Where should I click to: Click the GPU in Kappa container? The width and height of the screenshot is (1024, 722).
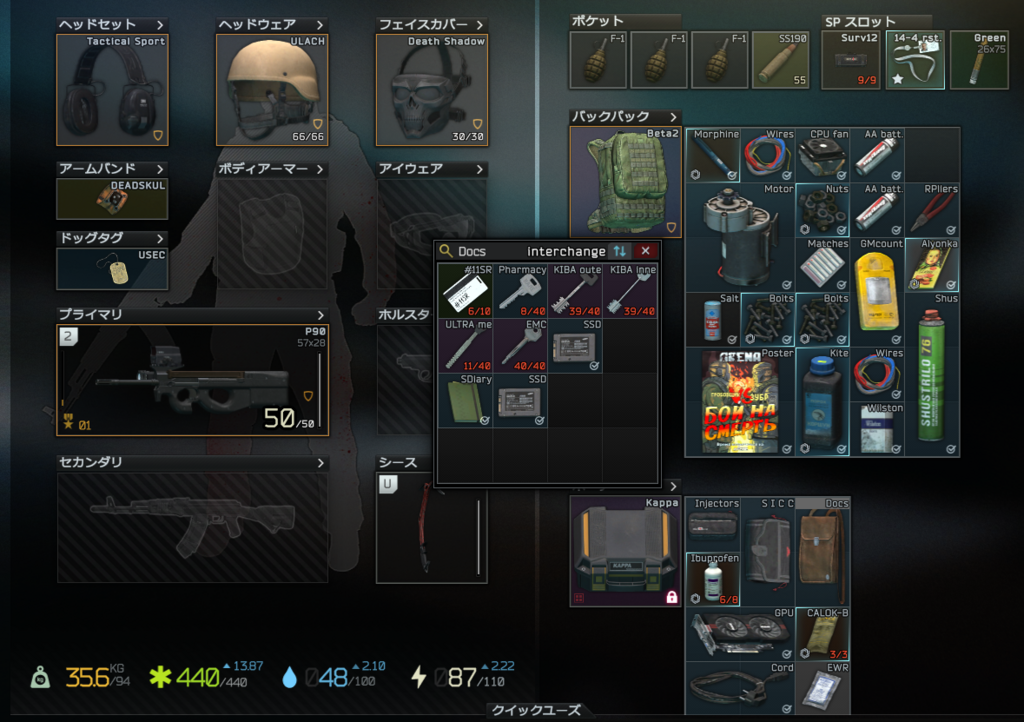[x=740, y=633]
